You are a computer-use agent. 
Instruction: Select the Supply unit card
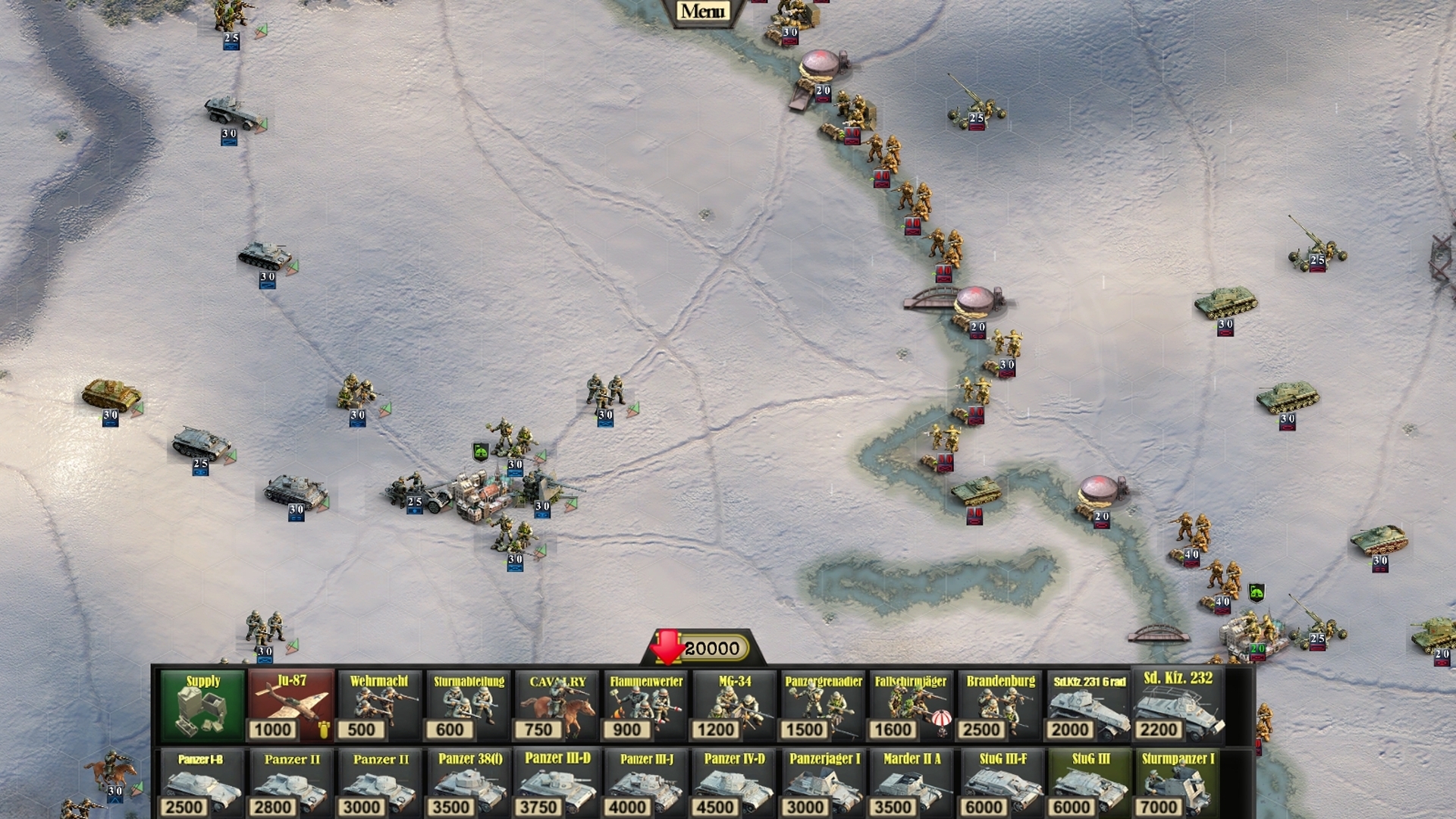coord(203,706)
